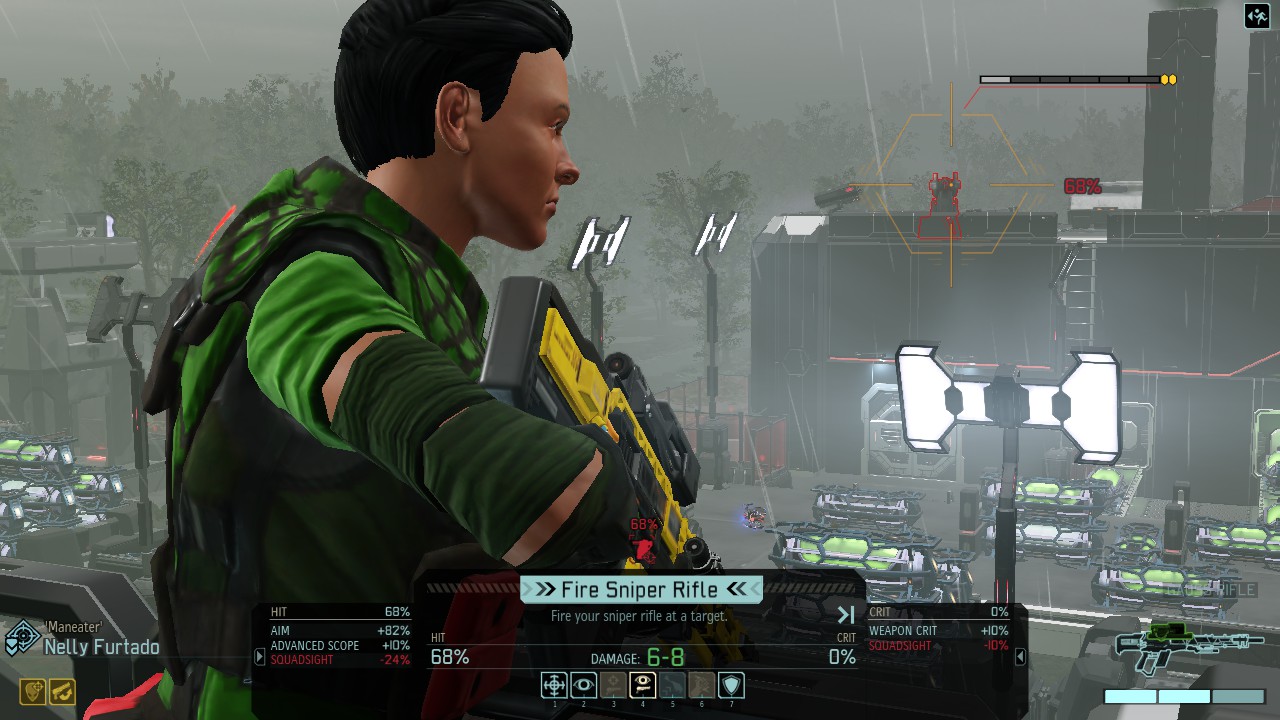Activate the Overwatch eye ability

(x=584, y=684)
